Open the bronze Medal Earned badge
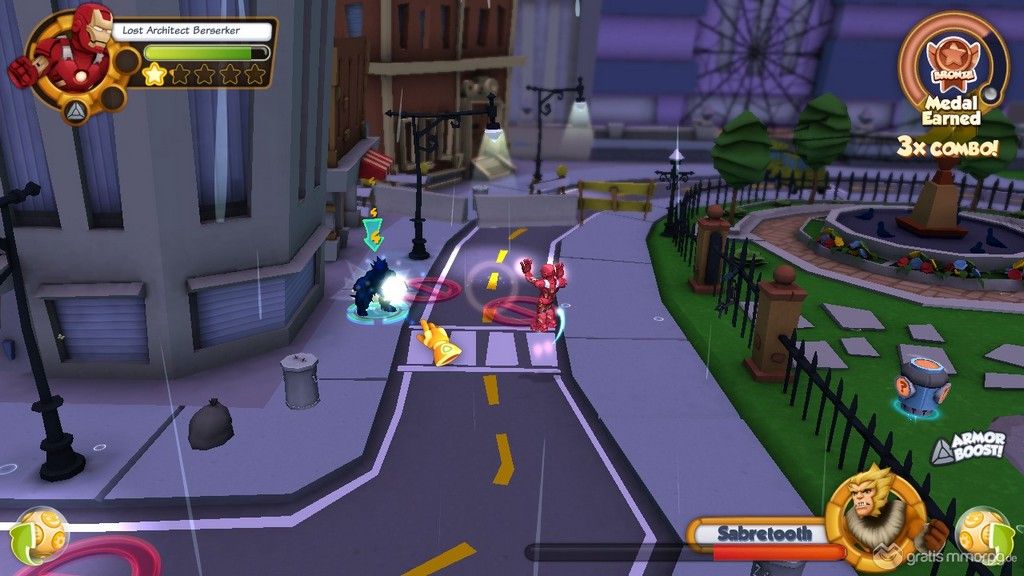Viewport: 1024px width, 576px height. (952, 64)
